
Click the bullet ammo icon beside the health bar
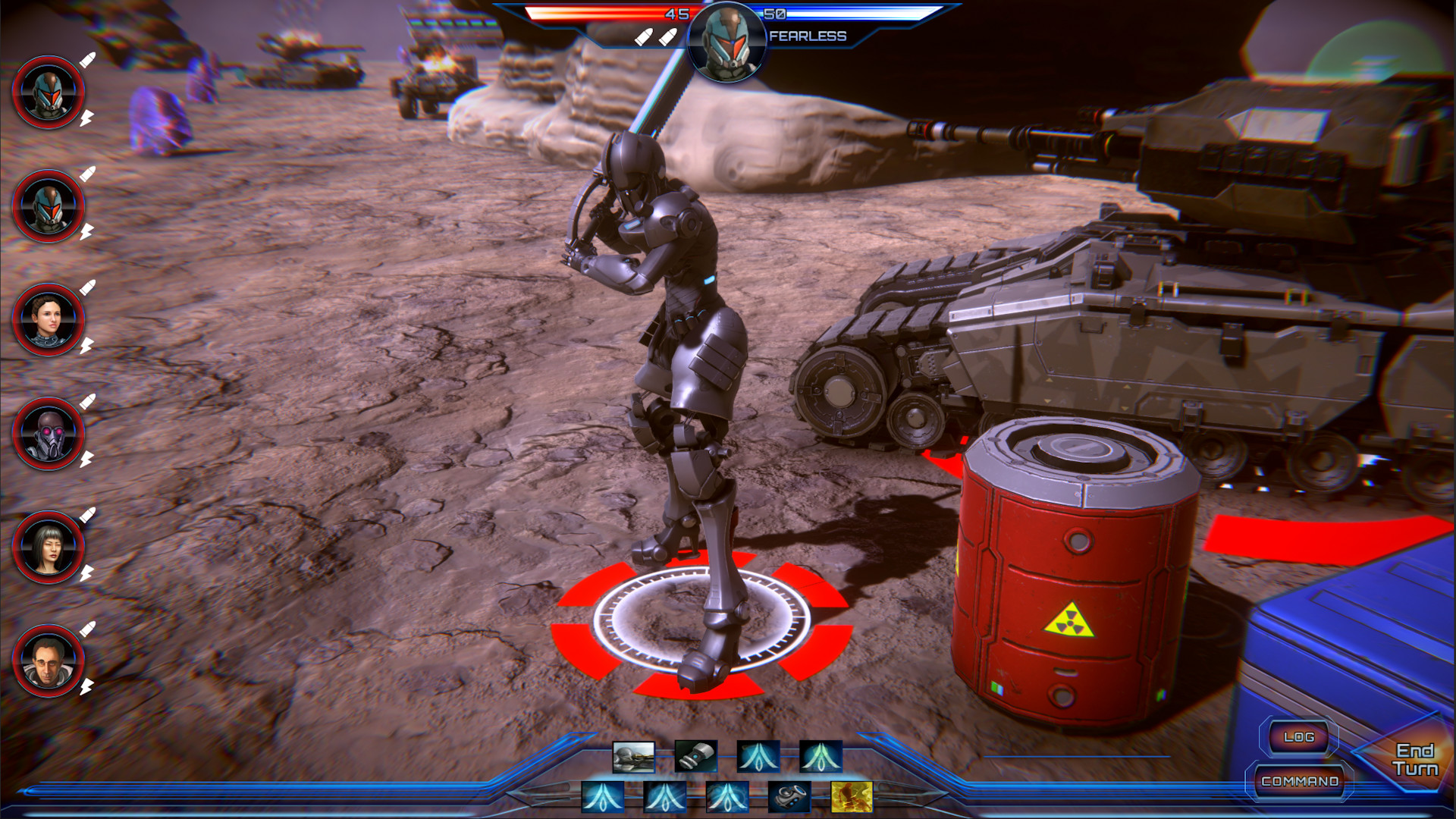click(x=643, y=35)
